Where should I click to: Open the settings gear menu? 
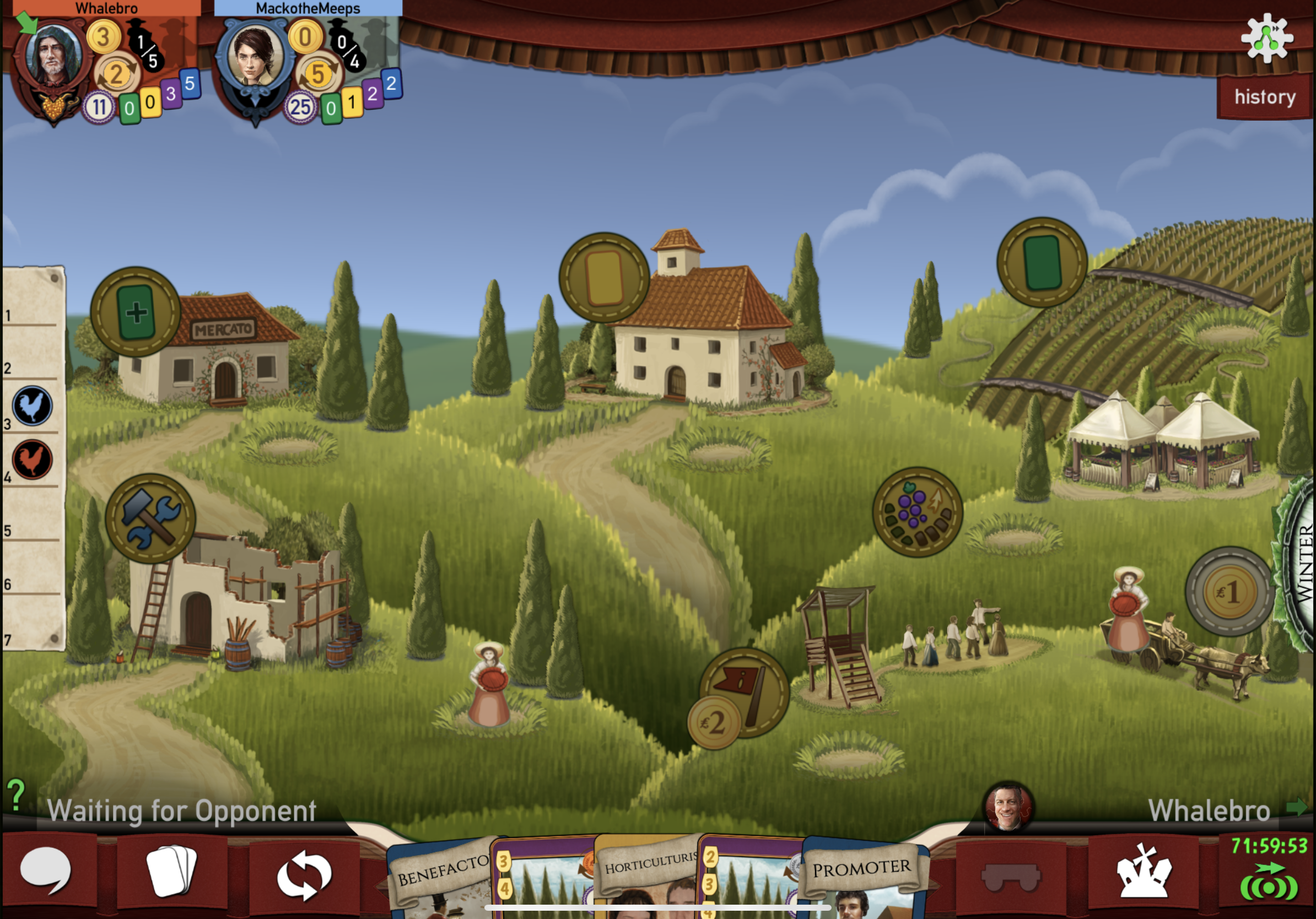(x=1267, y=38)
